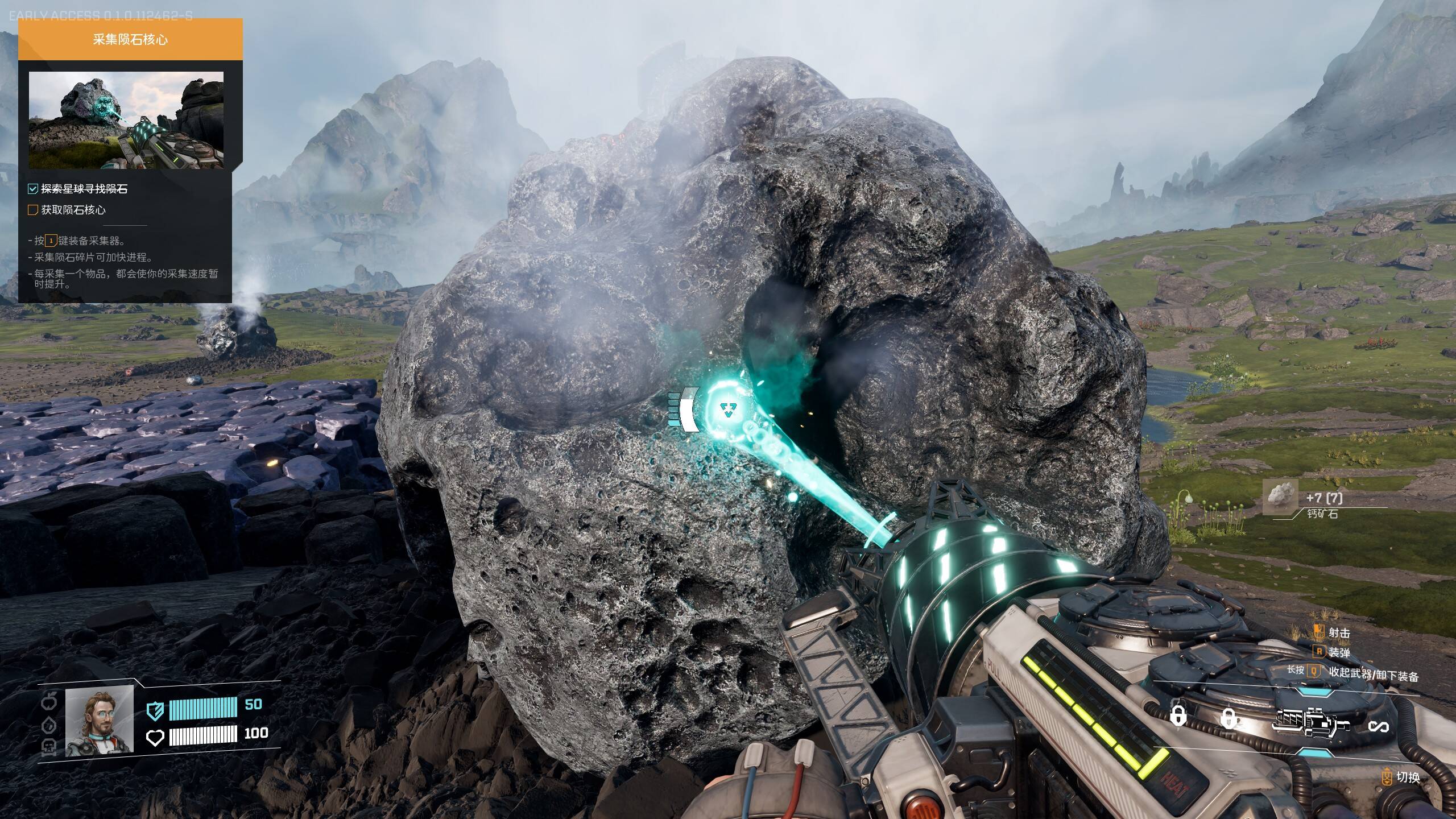1456x819 pixels.
Task: Open the 采集陨石核心 quest header
Action: pos(130,40)
